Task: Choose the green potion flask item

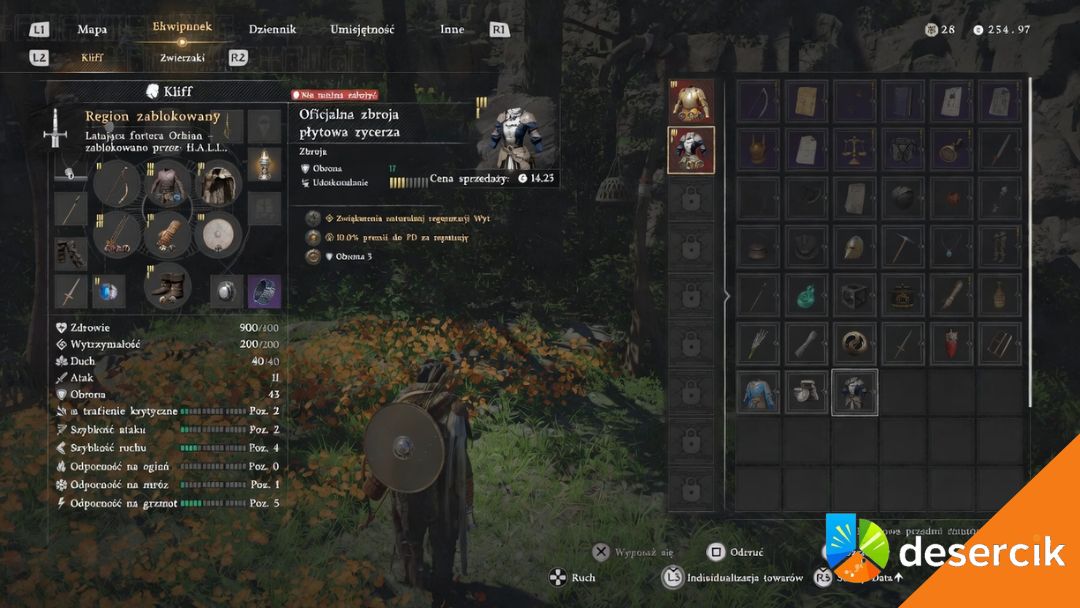Action: [x=807, y=295]
